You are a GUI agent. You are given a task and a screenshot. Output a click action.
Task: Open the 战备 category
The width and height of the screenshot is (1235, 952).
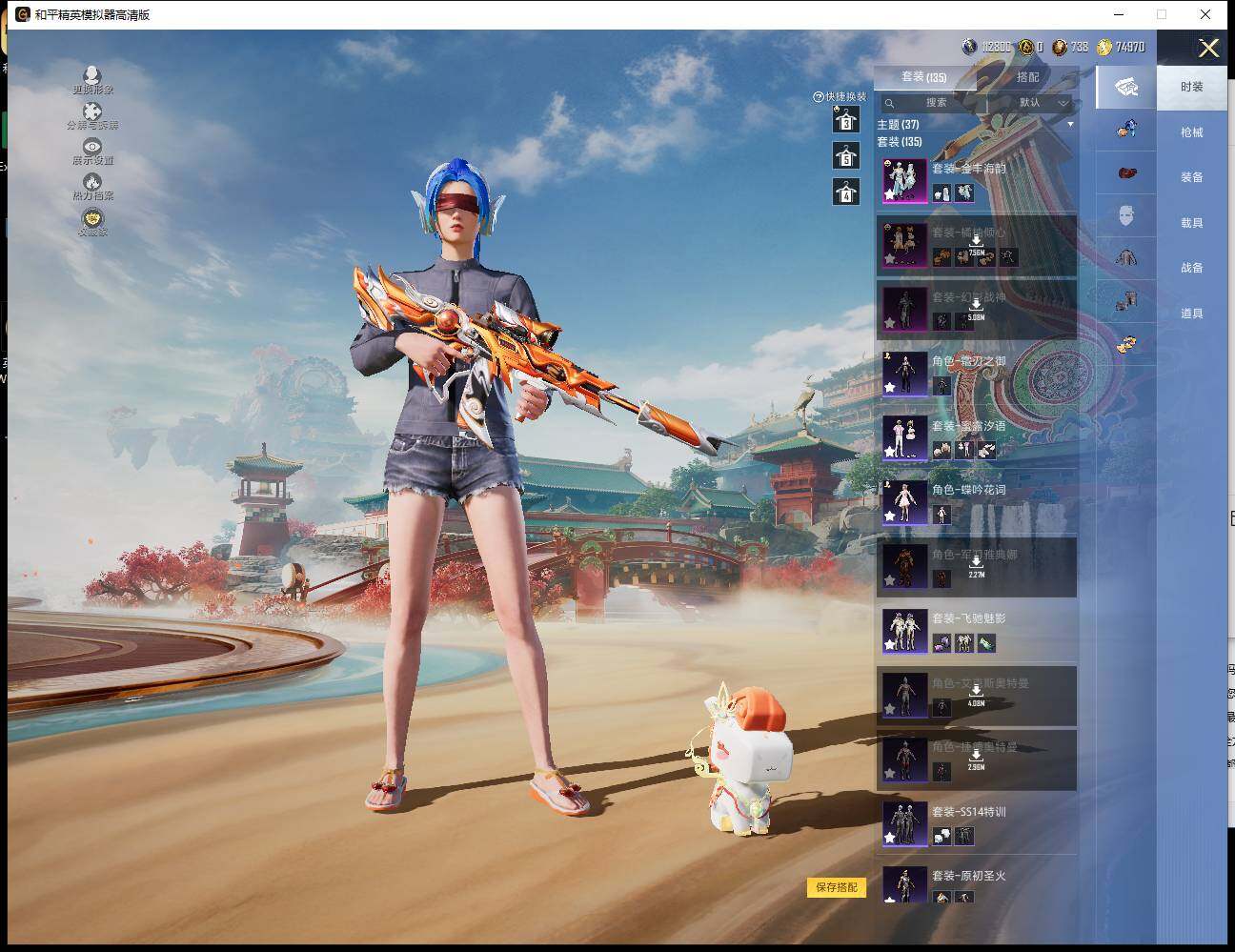1191,268
